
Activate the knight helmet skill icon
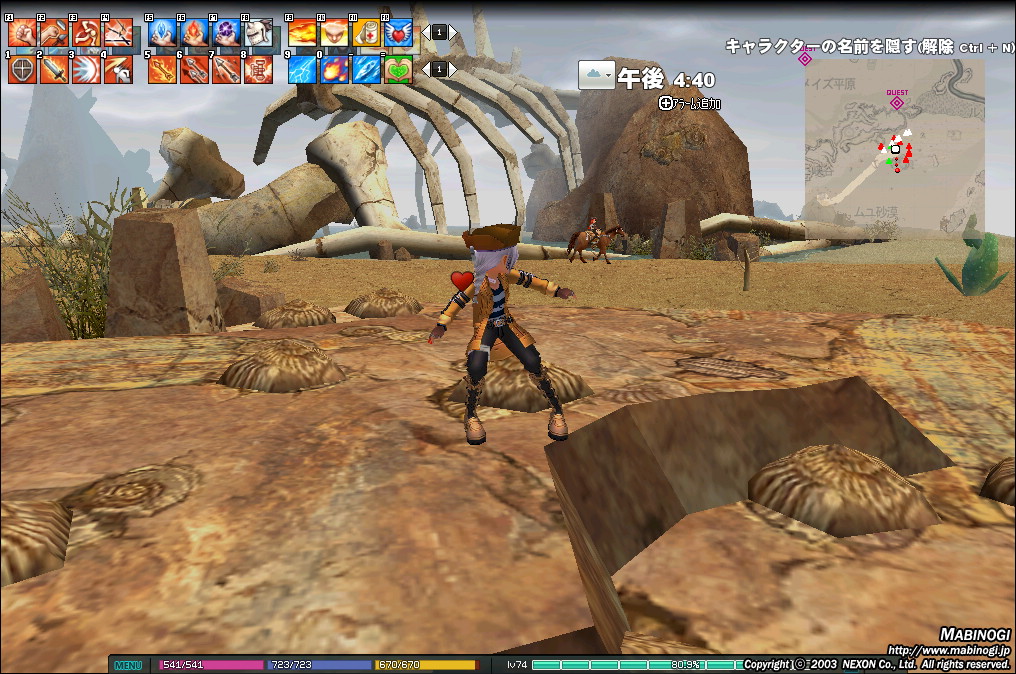tap(258, 33)
